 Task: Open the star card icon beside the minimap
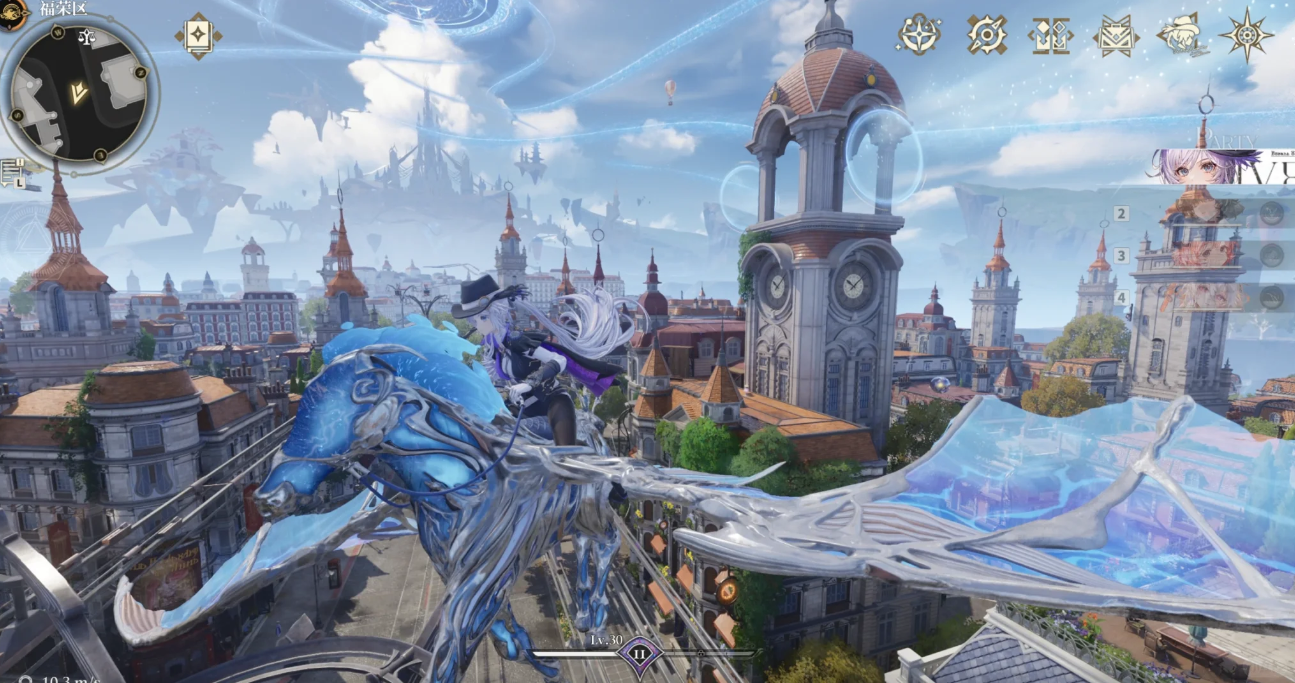pos(198,35)
